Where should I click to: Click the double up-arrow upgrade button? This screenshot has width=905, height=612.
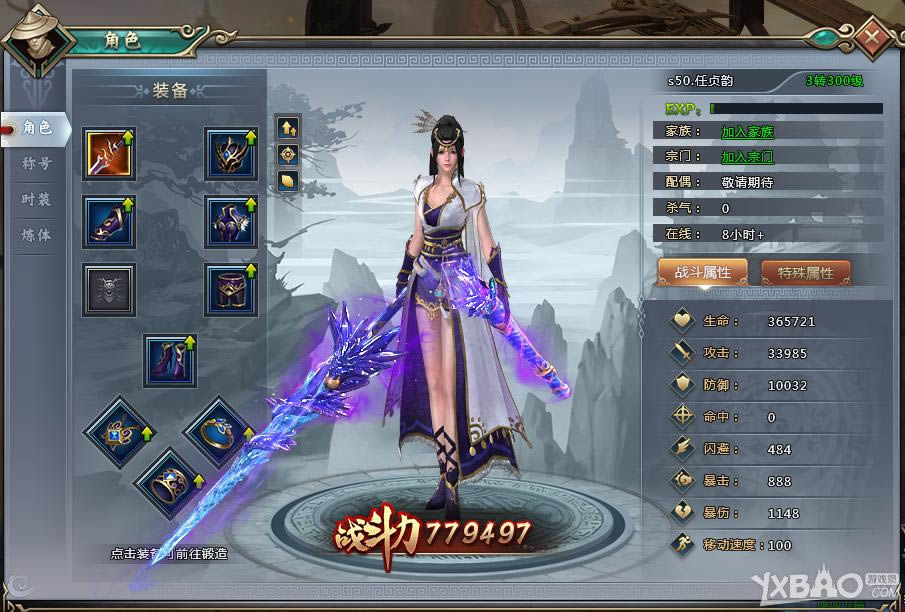click(288, 127)
